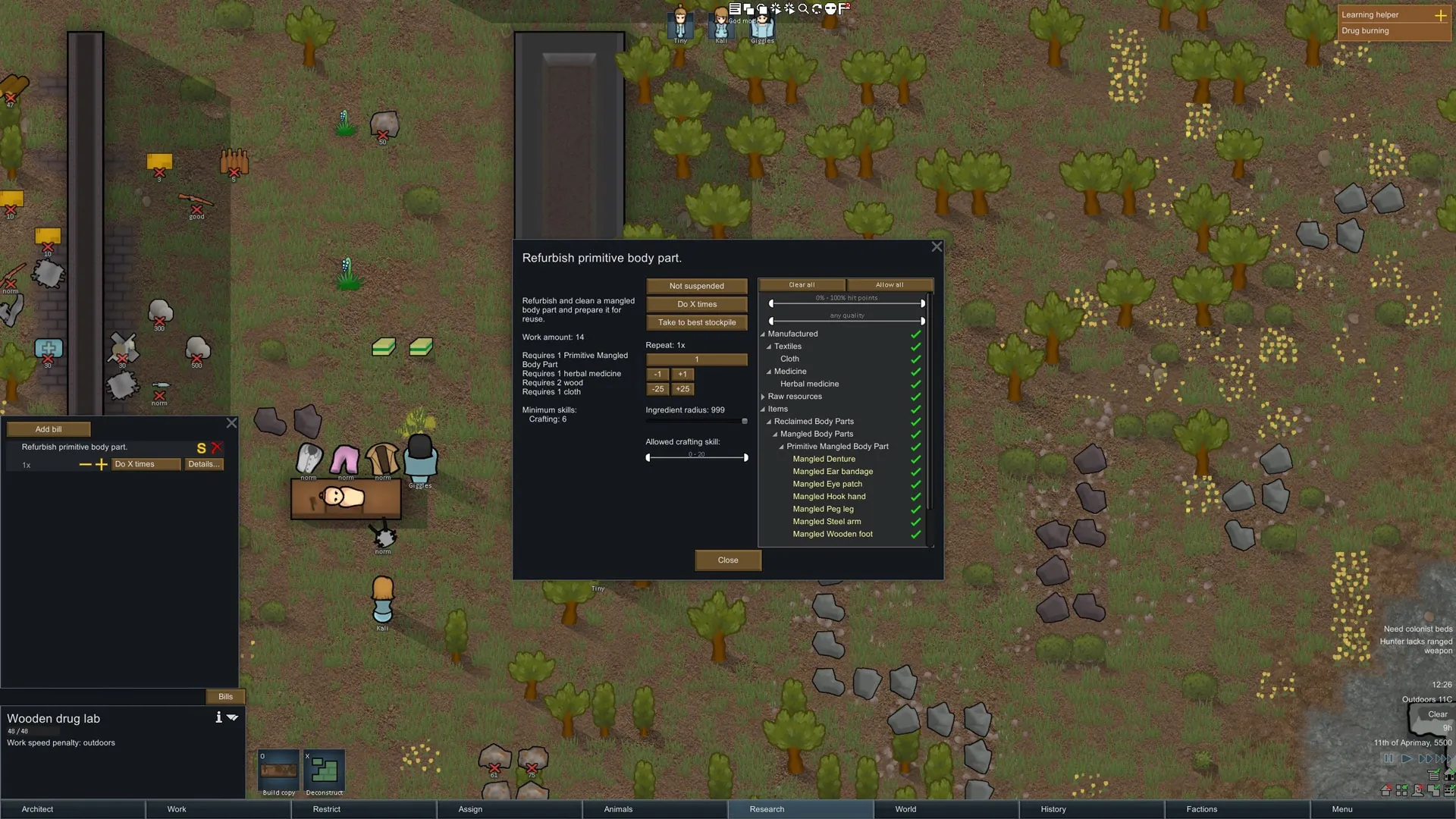Select the Deconstruct command

coord(324,773)
